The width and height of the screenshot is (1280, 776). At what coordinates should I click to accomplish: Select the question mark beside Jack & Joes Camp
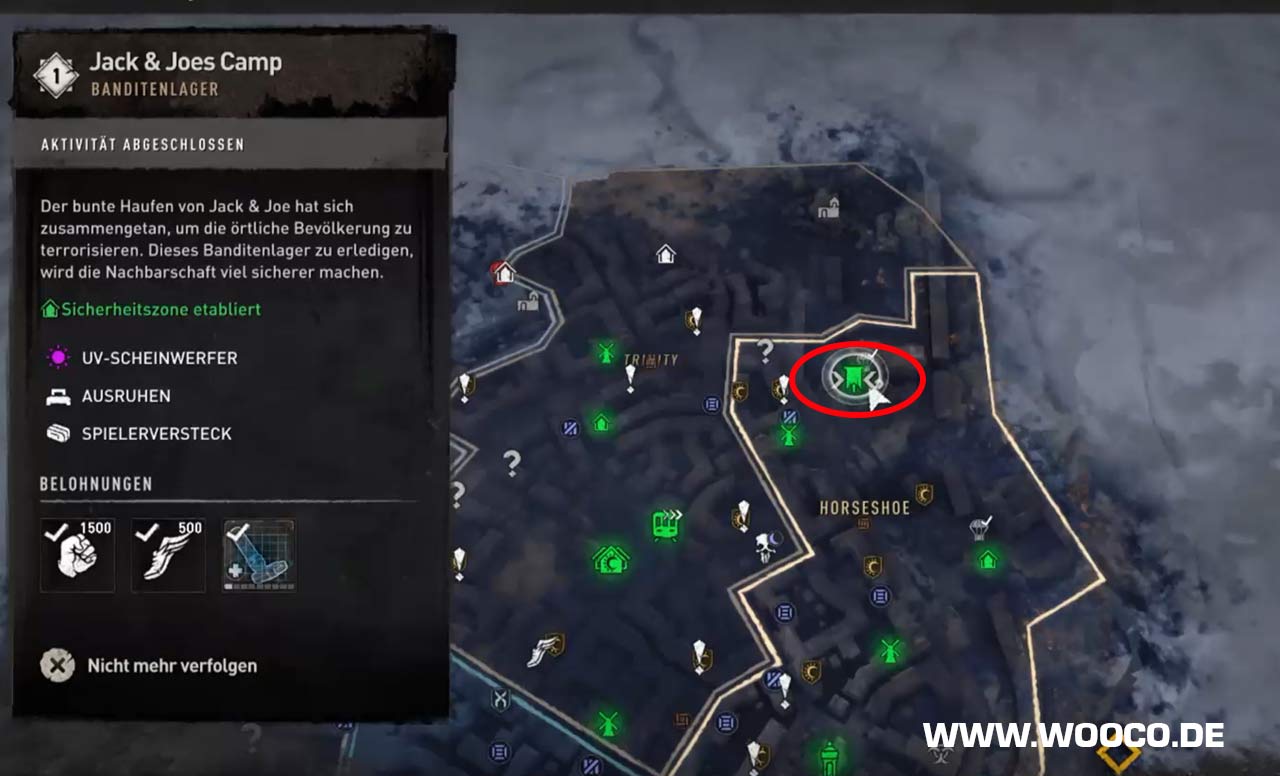[x=767, y=350]
